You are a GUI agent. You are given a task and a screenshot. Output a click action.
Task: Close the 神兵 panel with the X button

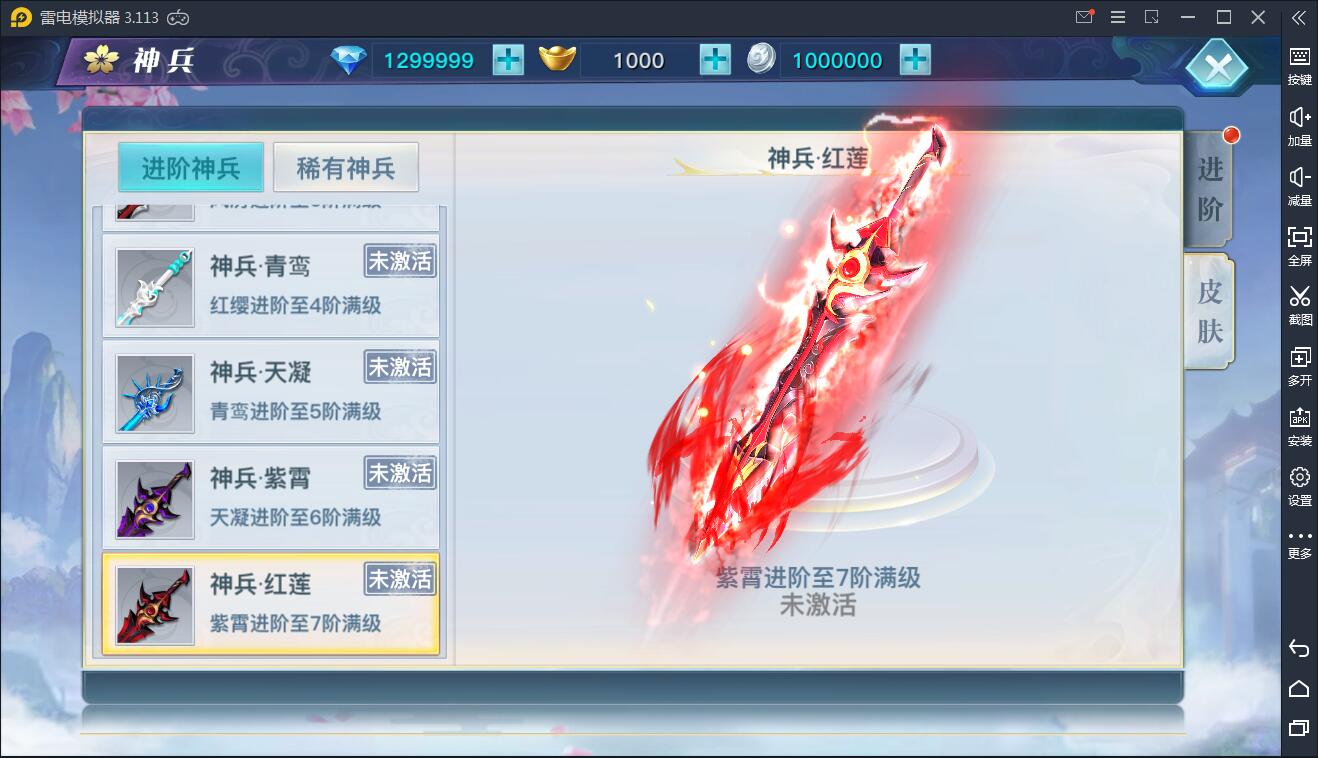click(x=1216, y=67)
